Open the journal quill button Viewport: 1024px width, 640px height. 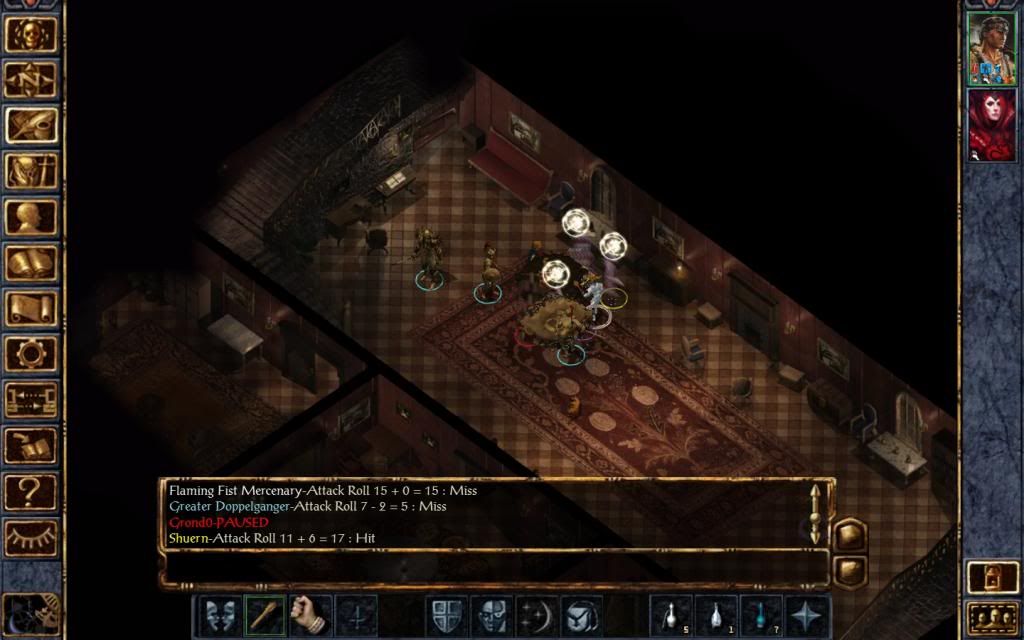tap(31, 125)
